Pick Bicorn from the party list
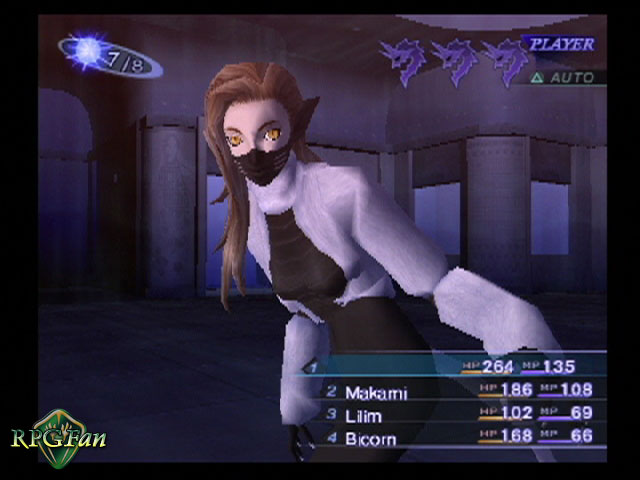 (370, 438)
